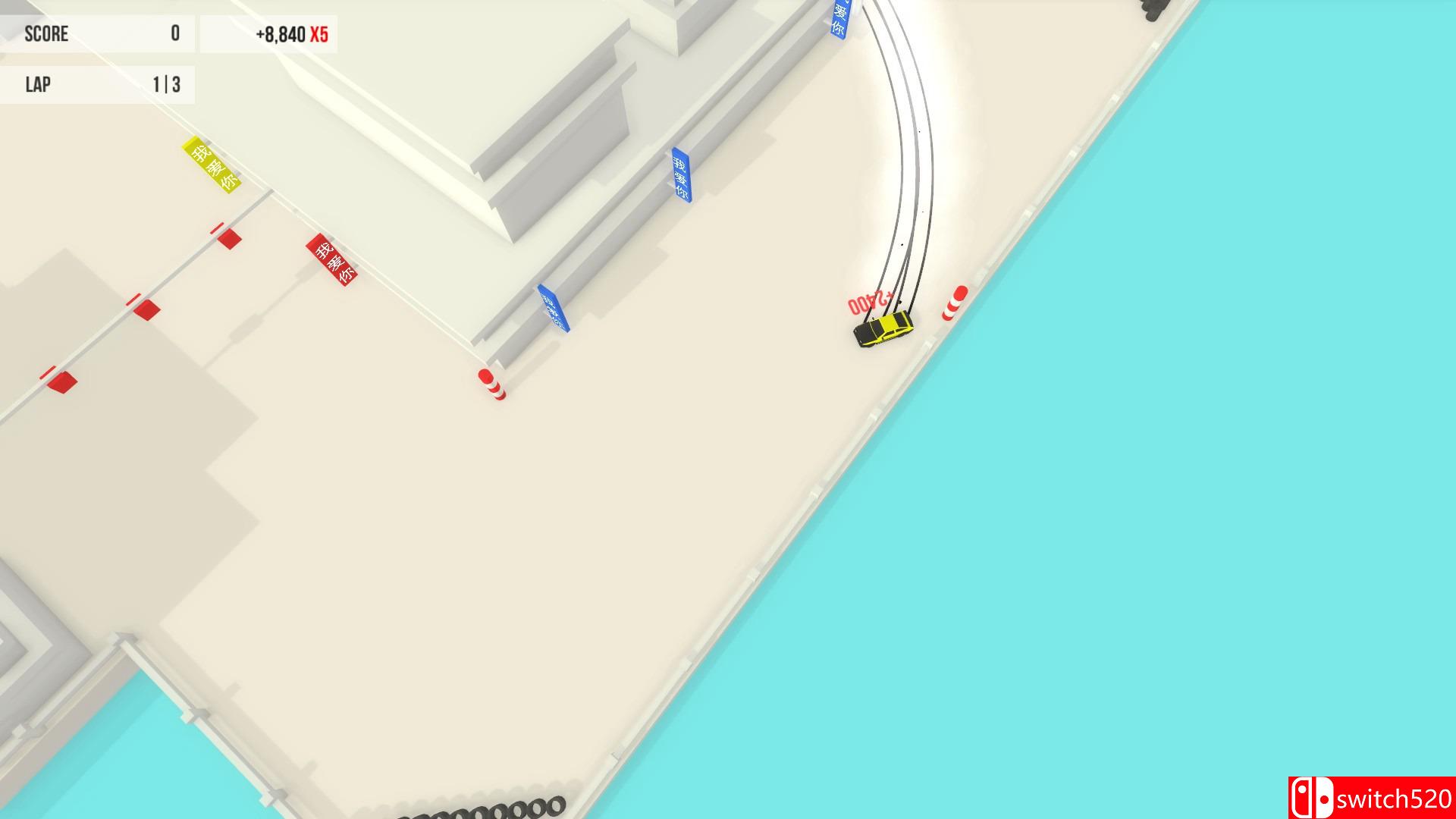1456x819 pixels.
Task: Expand the SCORE panel
Action: pos(97,33)
